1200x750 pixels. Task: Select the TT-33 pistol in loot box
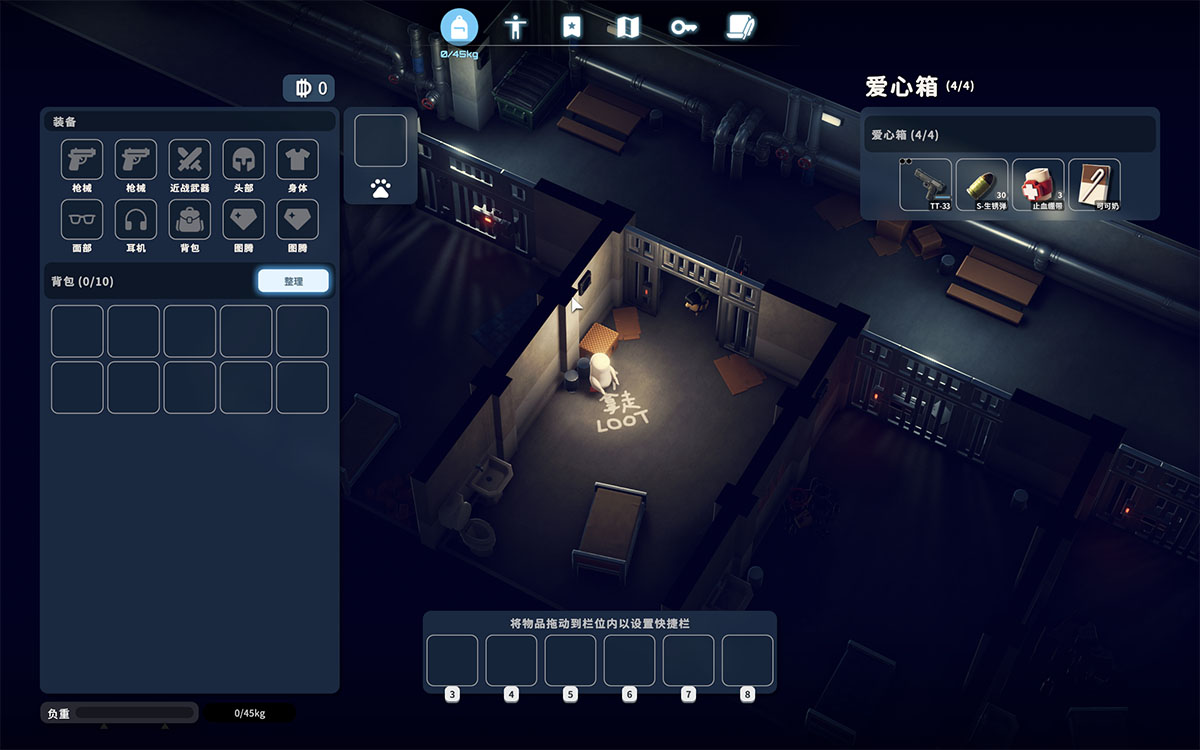(x=925, y=184)
